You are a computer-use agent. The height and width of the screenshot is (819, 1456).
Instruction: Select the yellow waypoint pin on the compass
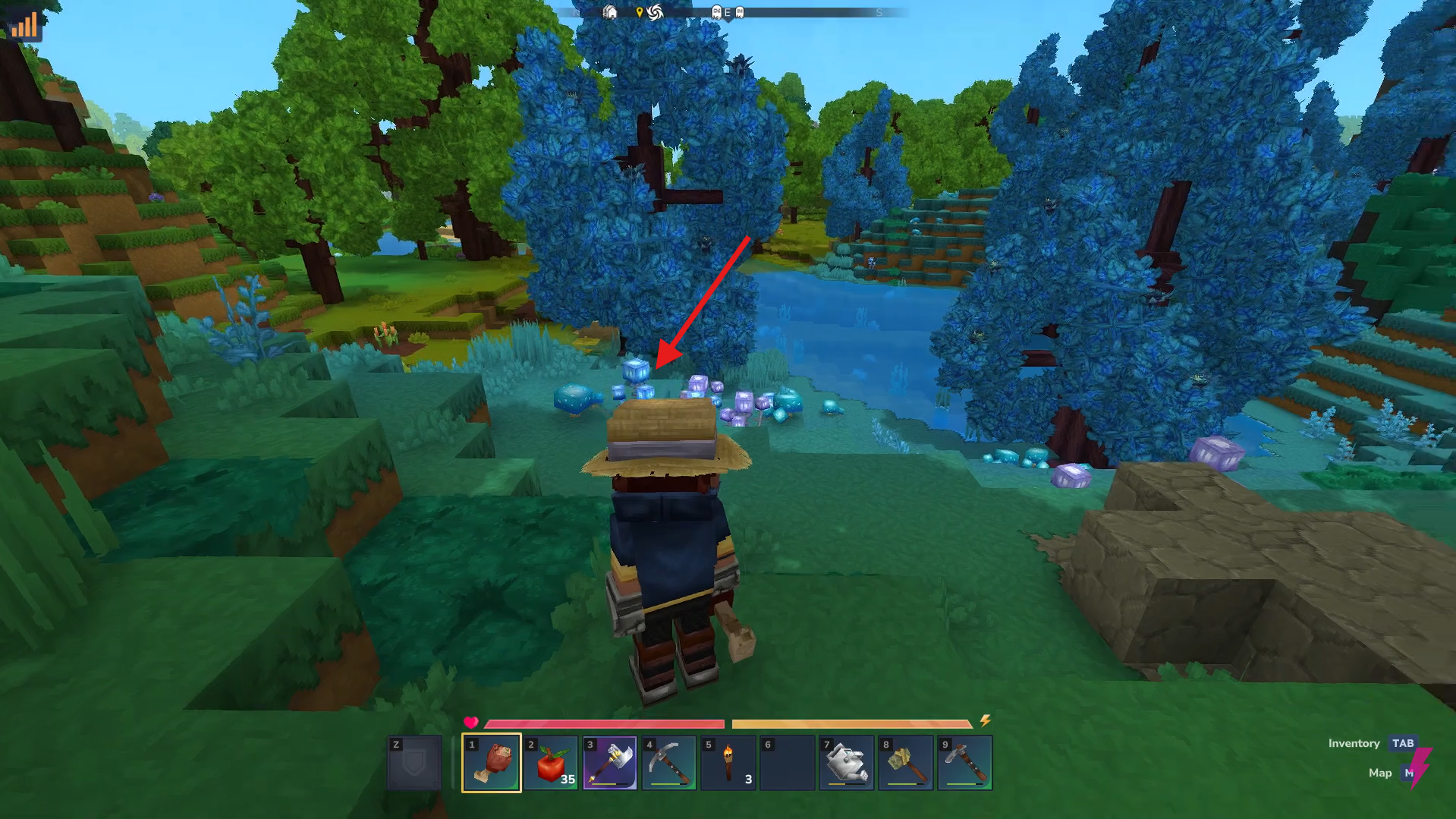640,12
